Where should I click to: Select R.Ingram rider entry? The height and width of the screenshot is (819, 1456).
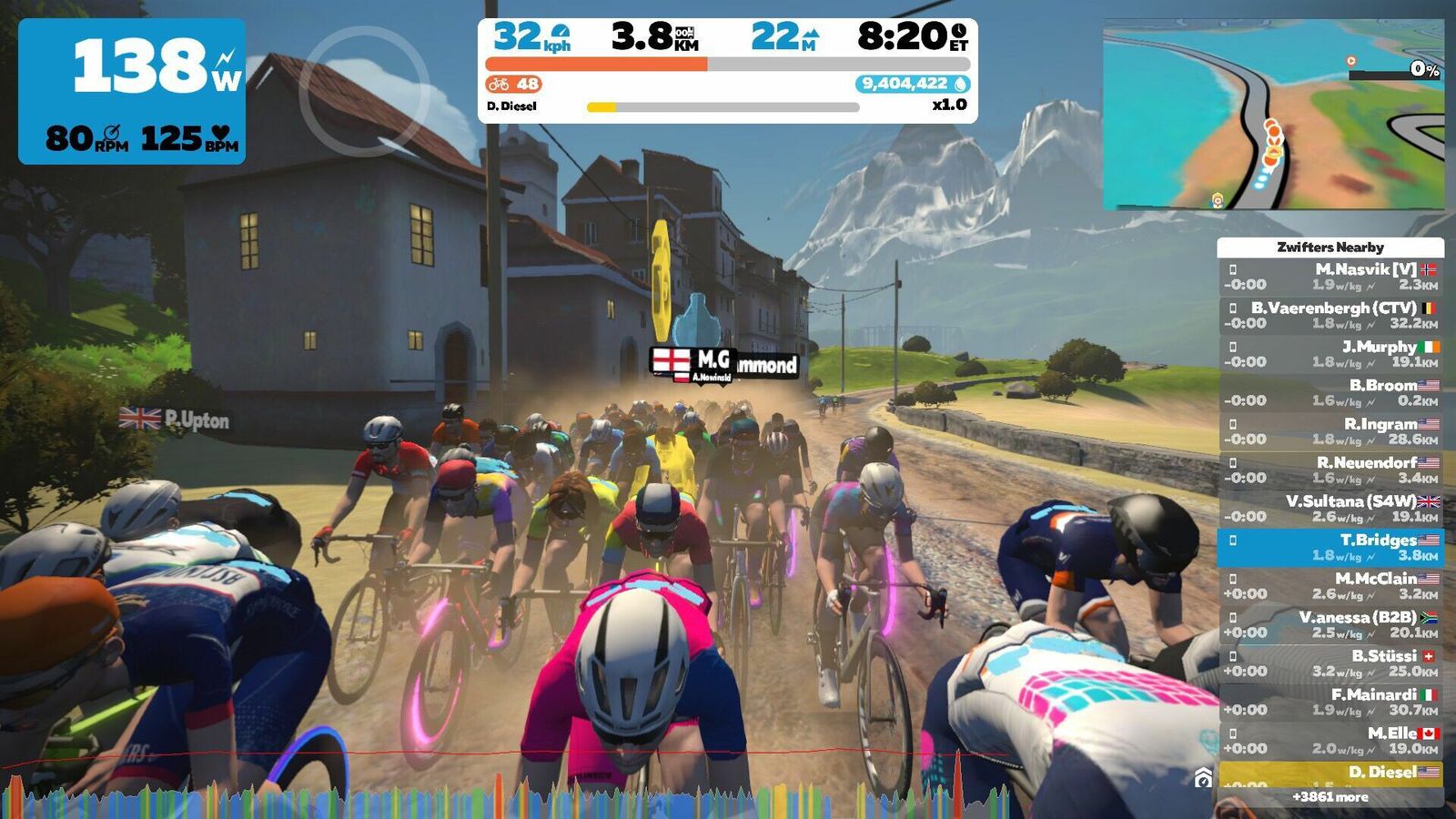1330,431
